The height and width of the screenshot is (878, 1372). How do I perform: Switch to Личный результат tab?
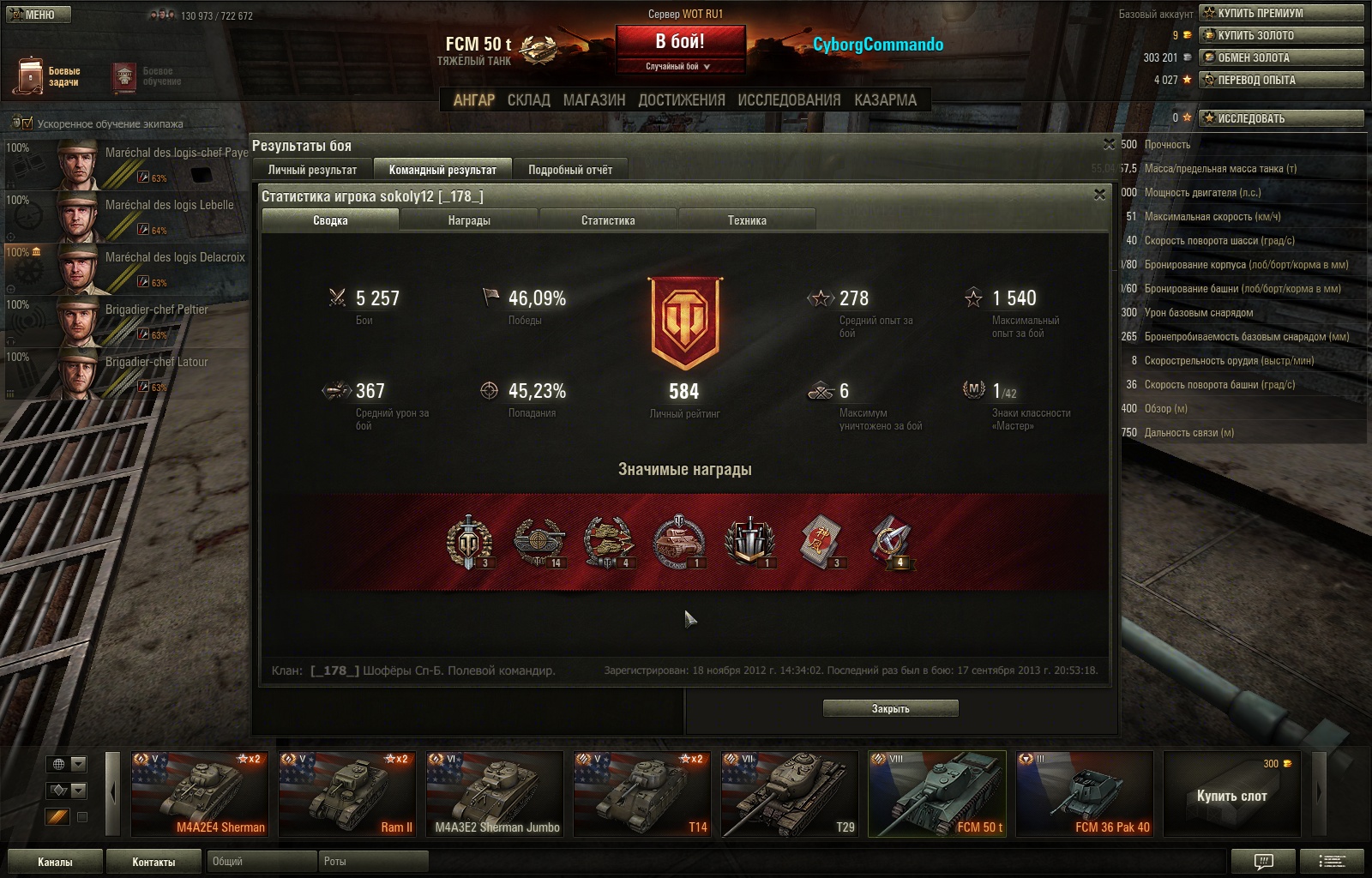312,170
